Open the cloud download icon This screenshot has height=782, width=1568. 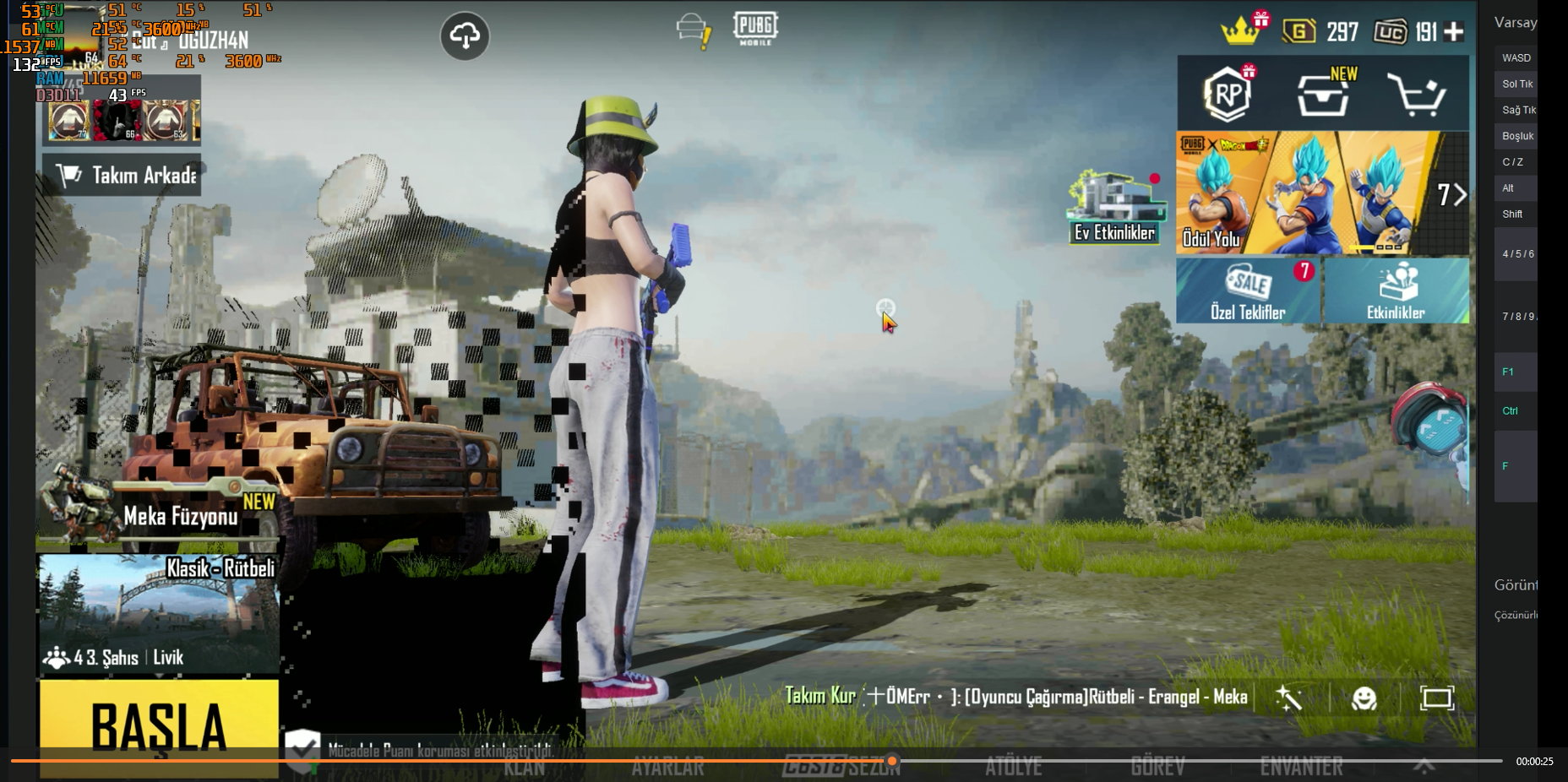(465, 35)
